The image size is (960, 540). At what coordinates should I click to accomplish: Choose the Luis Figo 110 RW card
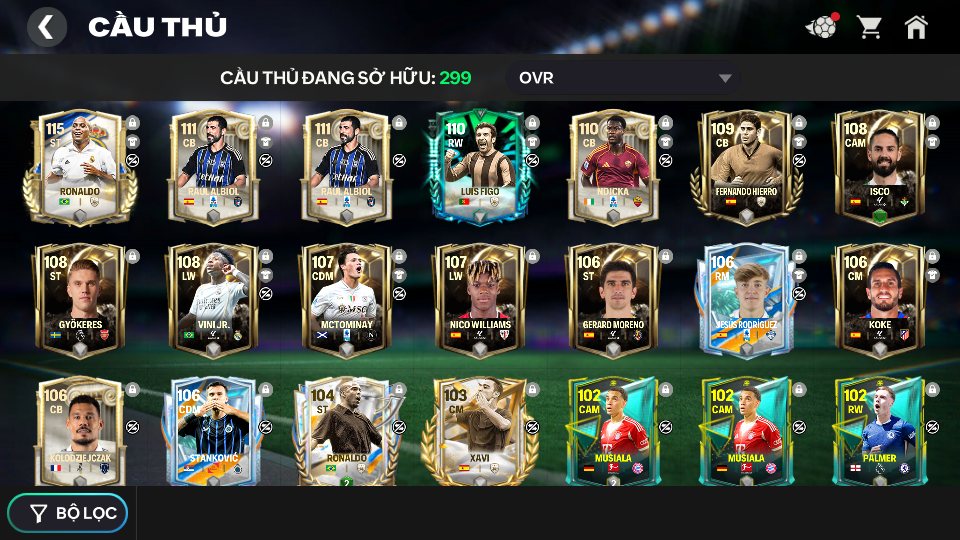tap(479, 165)
